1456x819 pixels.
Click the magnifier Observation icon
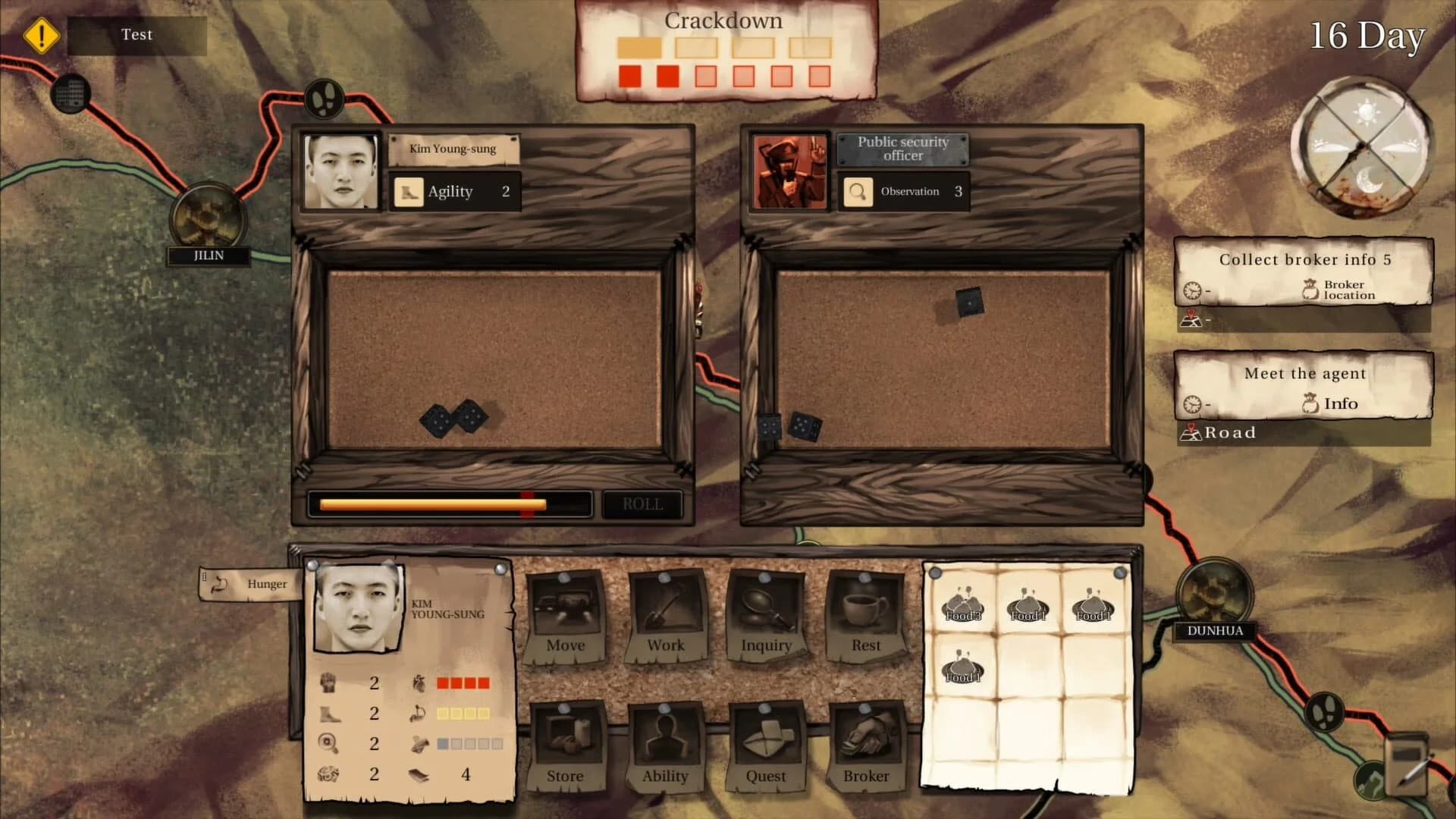[858, 191]
